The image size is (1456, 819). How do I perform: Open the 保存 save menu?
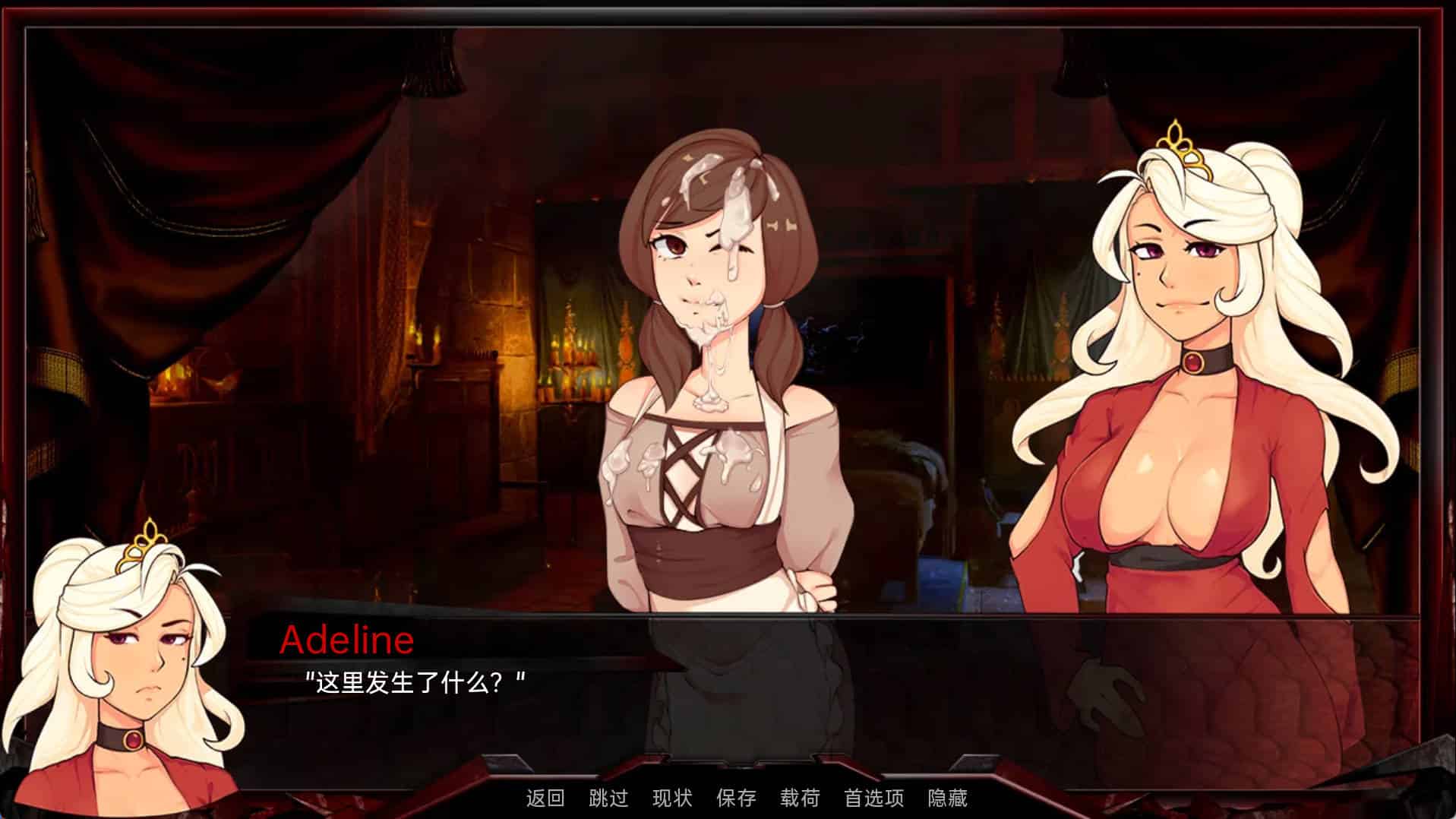coord(736,798)
